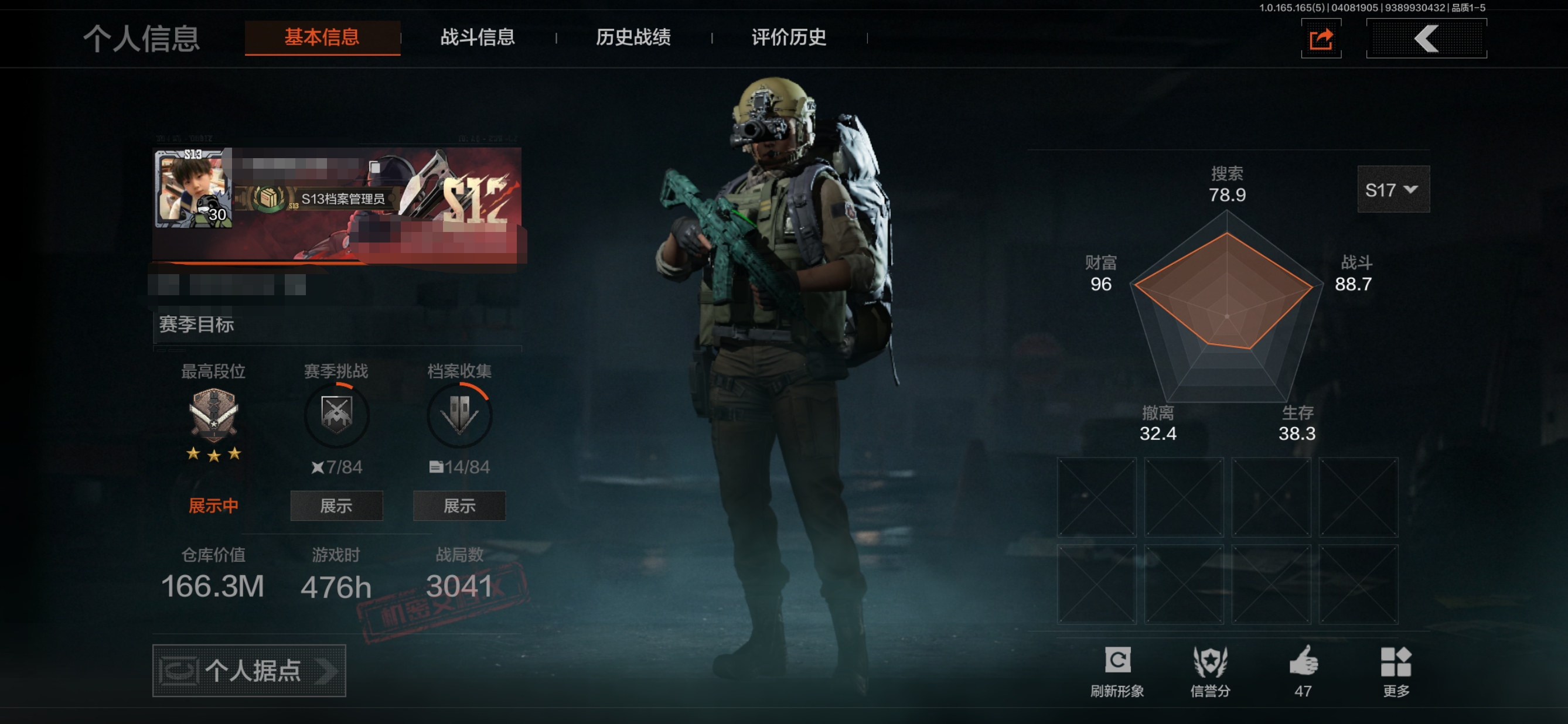Open the S17 season dropdown
The image size is (1568, 724).
pyautogui.click(x=1393, y=190)
